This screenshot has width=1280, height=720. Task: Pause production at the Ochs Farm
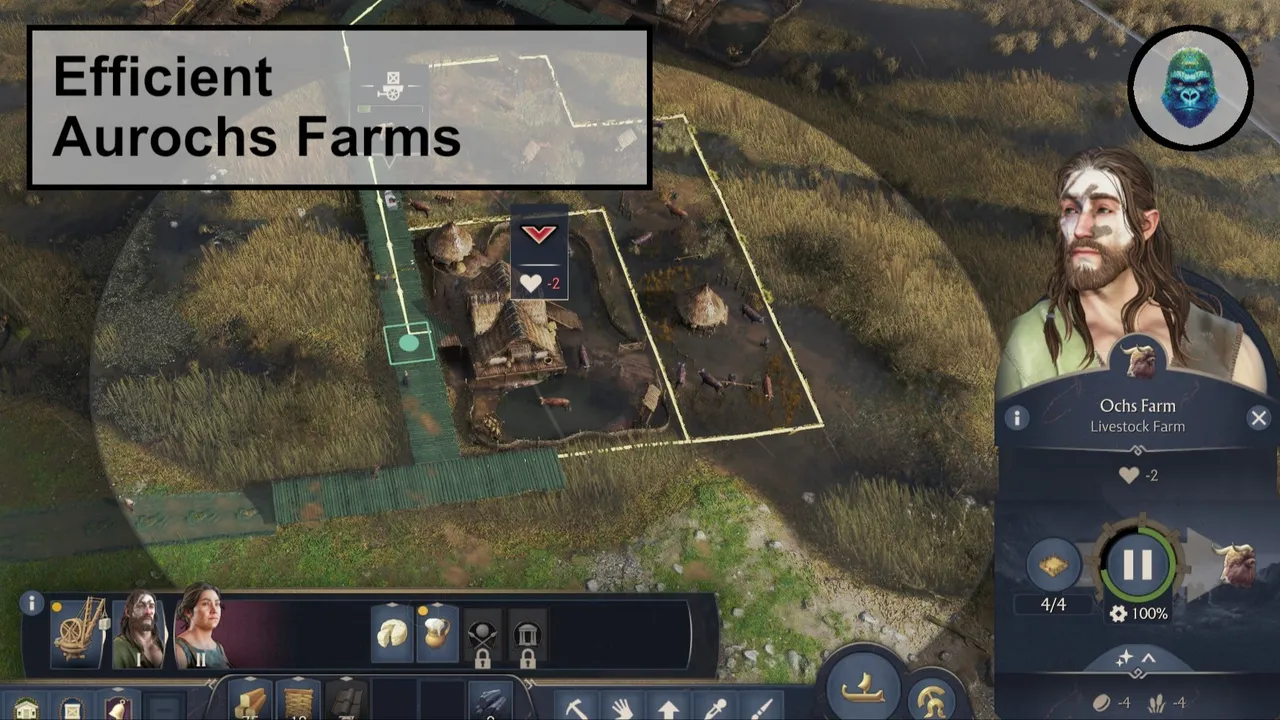1137,565
